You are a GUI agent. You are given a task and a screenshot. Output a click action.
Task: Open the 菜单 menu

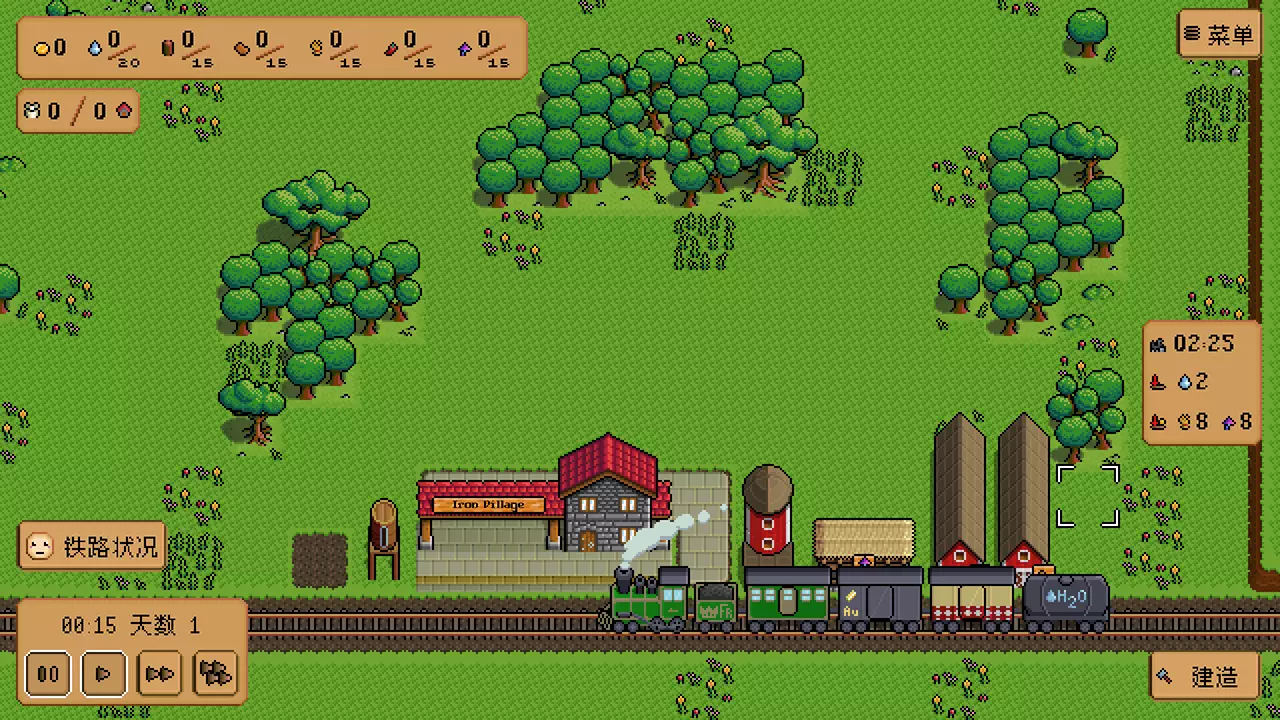1219,35
